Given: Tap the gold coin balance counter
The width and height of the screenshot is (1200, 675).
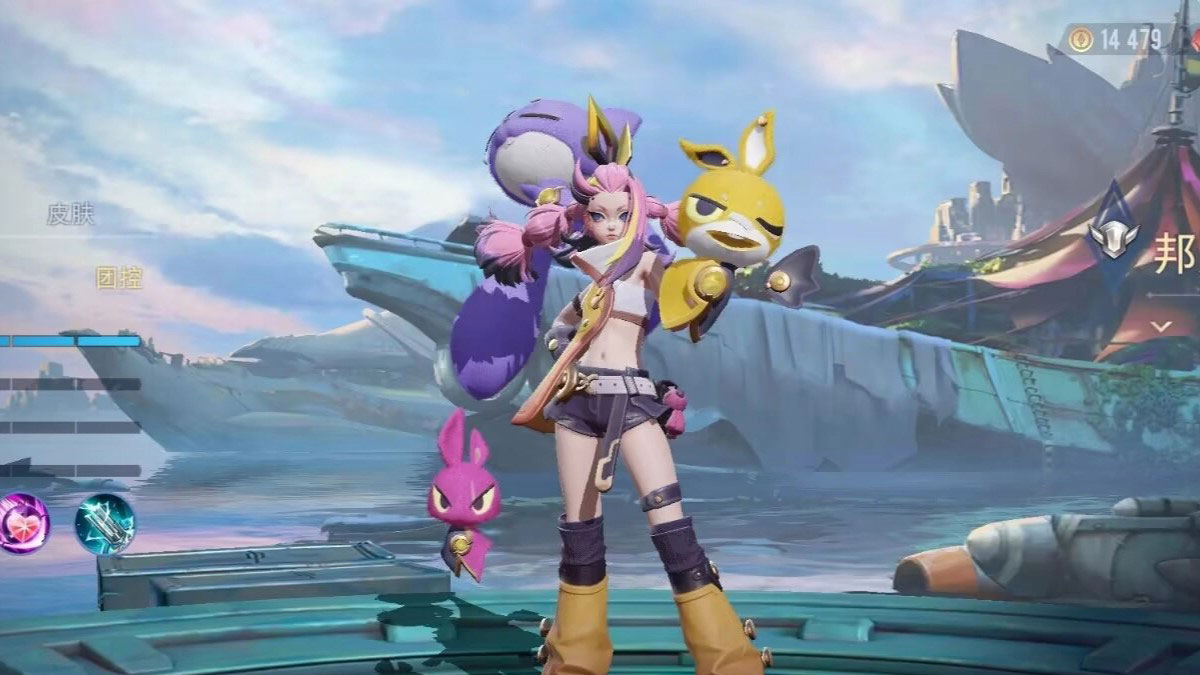Looking at the screenshot, I should [1117, 40].
